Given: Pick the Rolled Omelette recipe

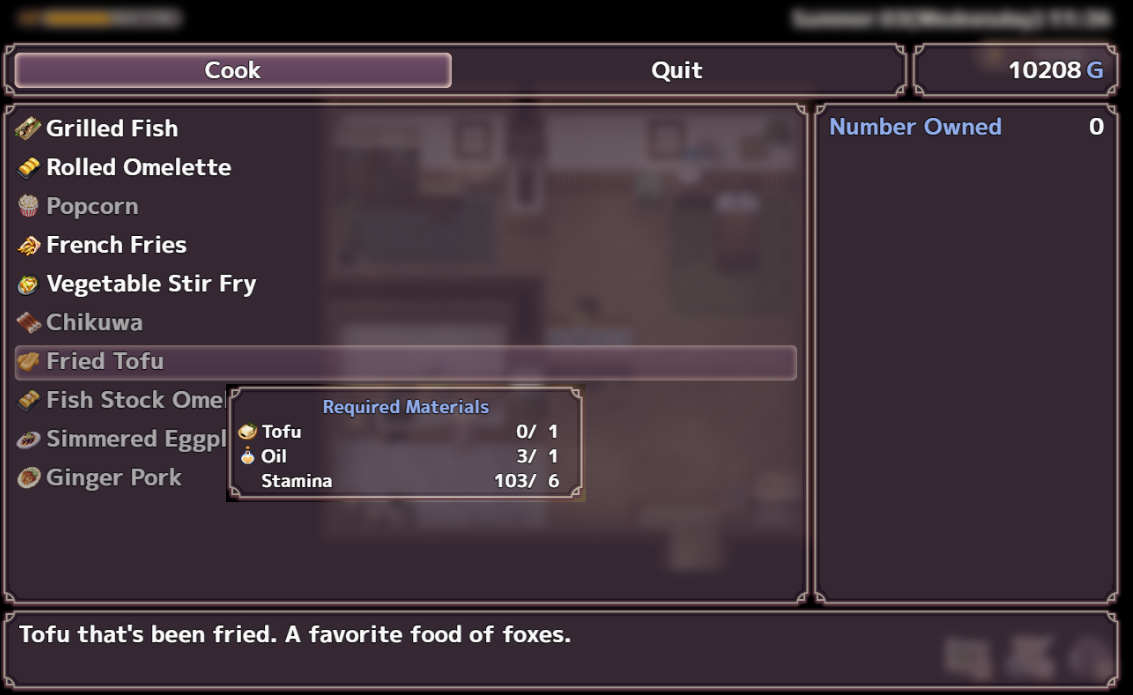Looking at the screenshot, I should tap(138, 167).
